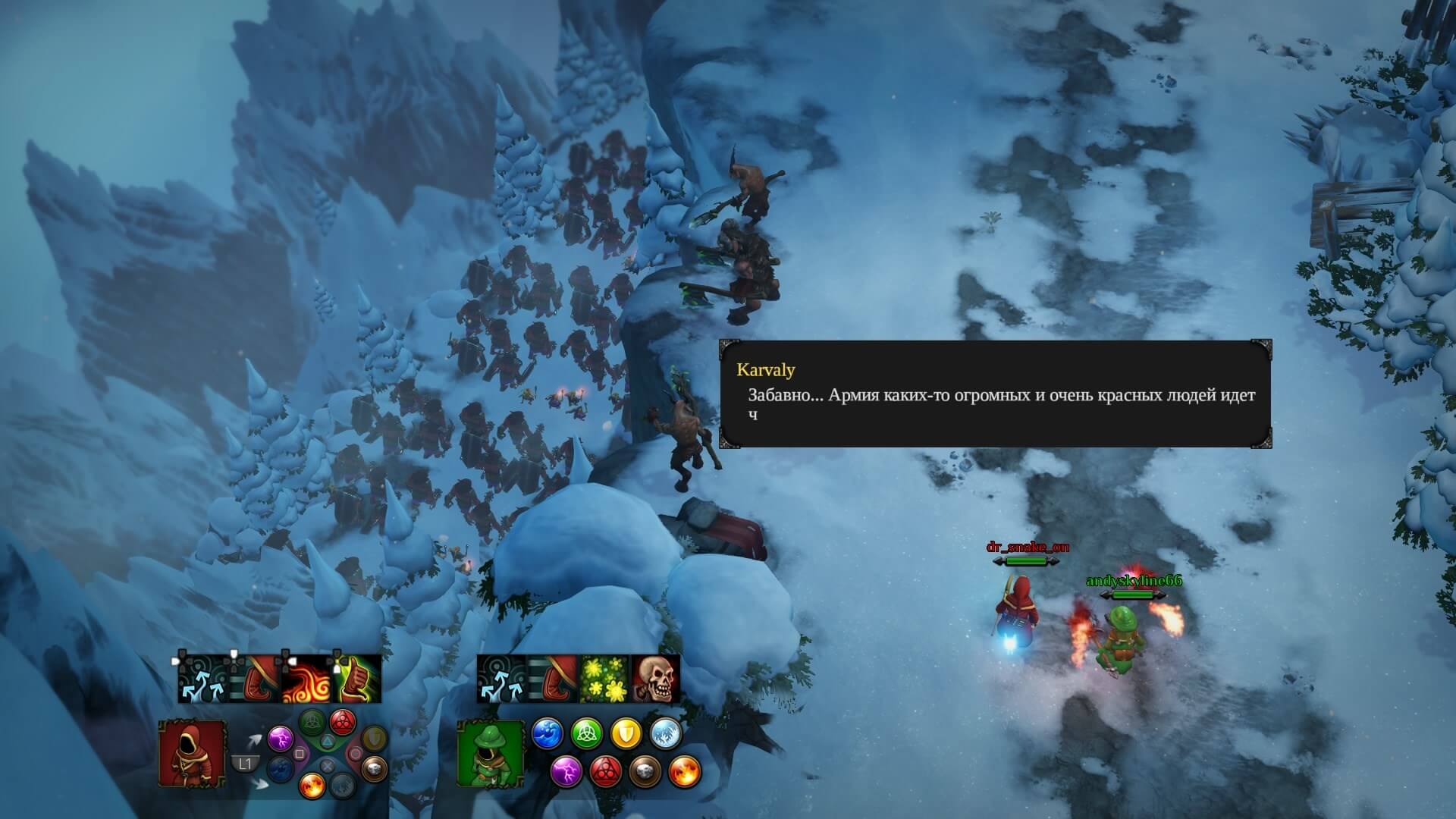Screen dimensions: 1456x819
Task: Cast the red wizard's thumbs-up magick
Action: [x=356, y=679]
